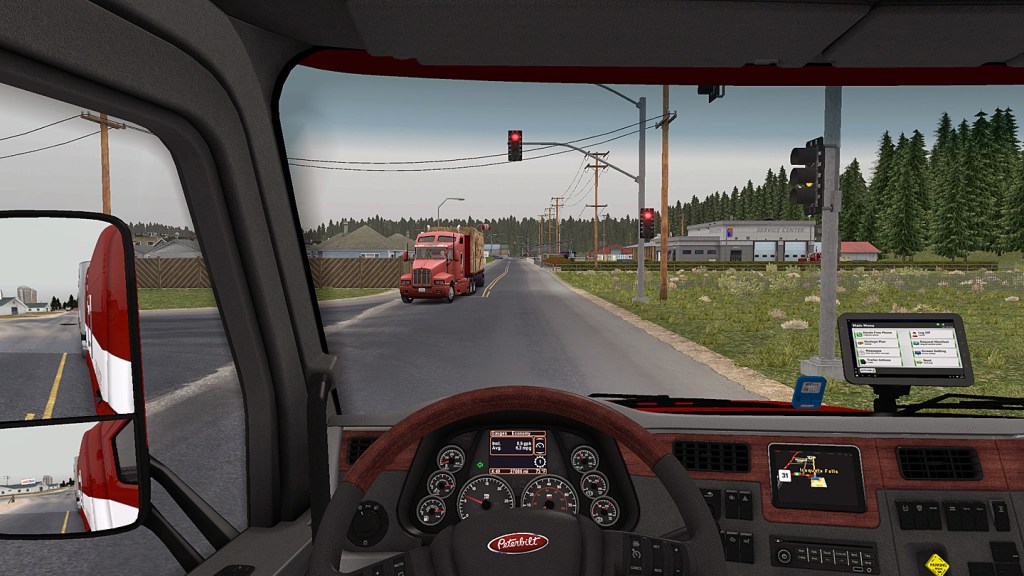Open Screen Setting on the tablet
This screenshot has width=1024, height=576.
[934, 350]
